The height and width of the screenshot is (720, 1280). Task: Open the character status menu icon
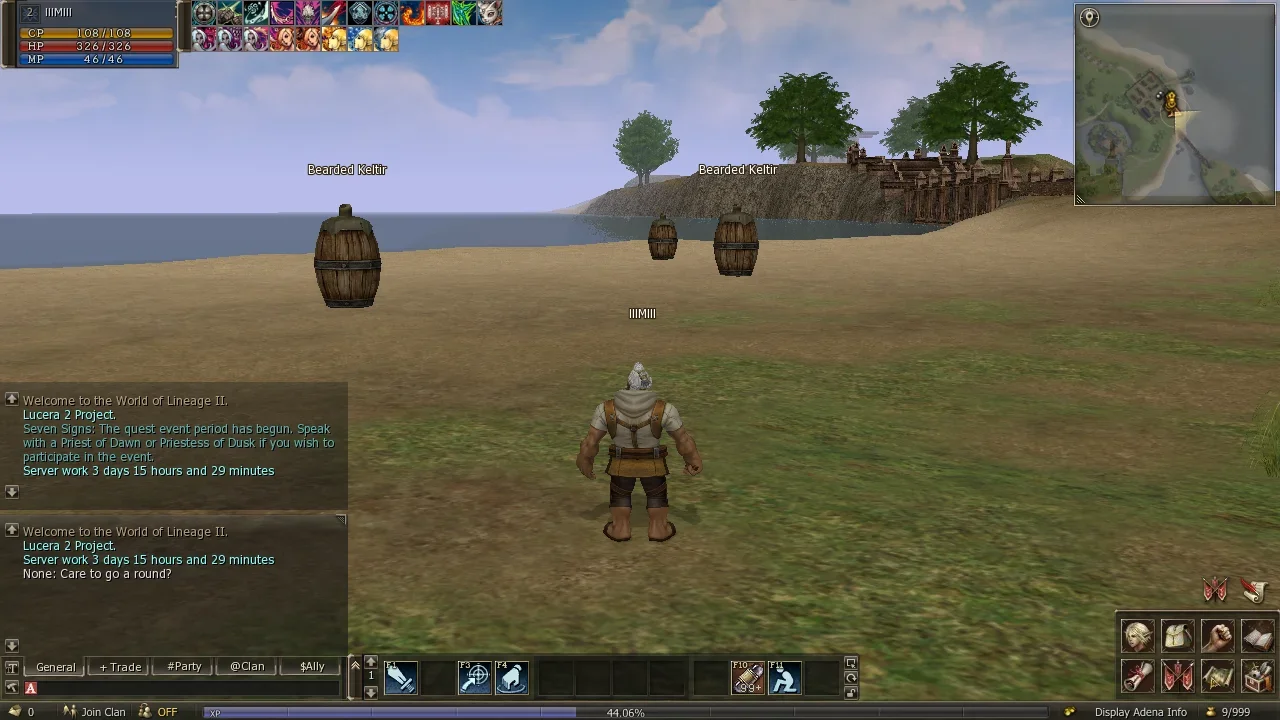[x=1137, y=635]
